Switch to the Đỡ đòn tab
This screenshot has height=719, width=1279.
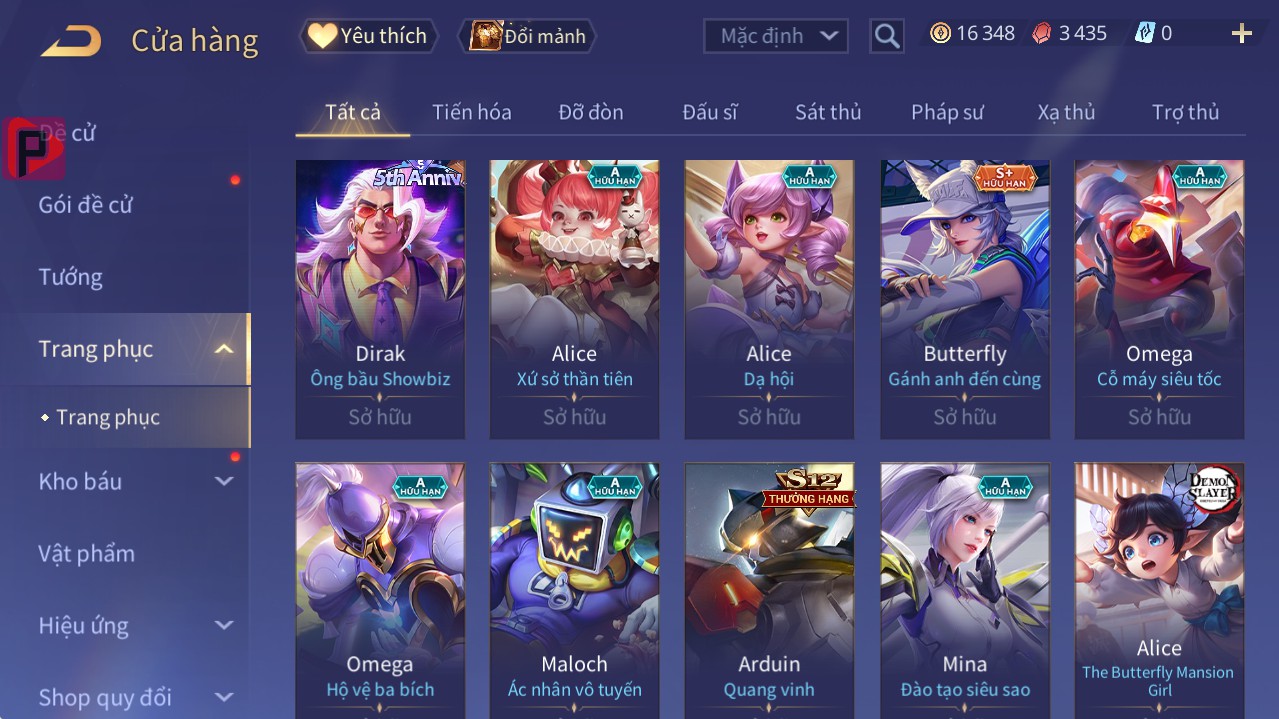point(590,112)
